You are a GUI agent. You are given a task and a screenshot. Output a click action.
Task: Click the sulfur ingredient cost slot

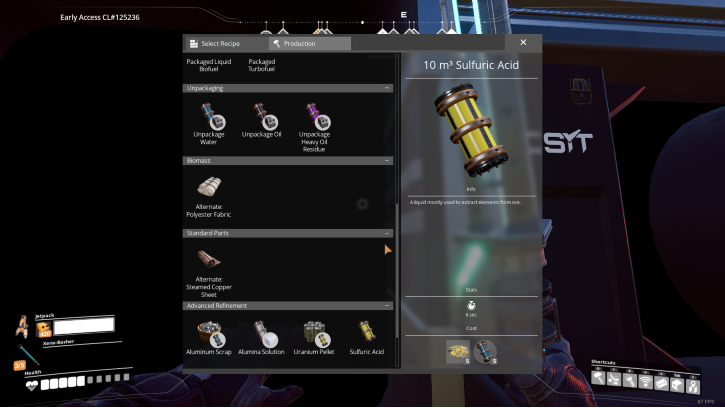point(457,352)
